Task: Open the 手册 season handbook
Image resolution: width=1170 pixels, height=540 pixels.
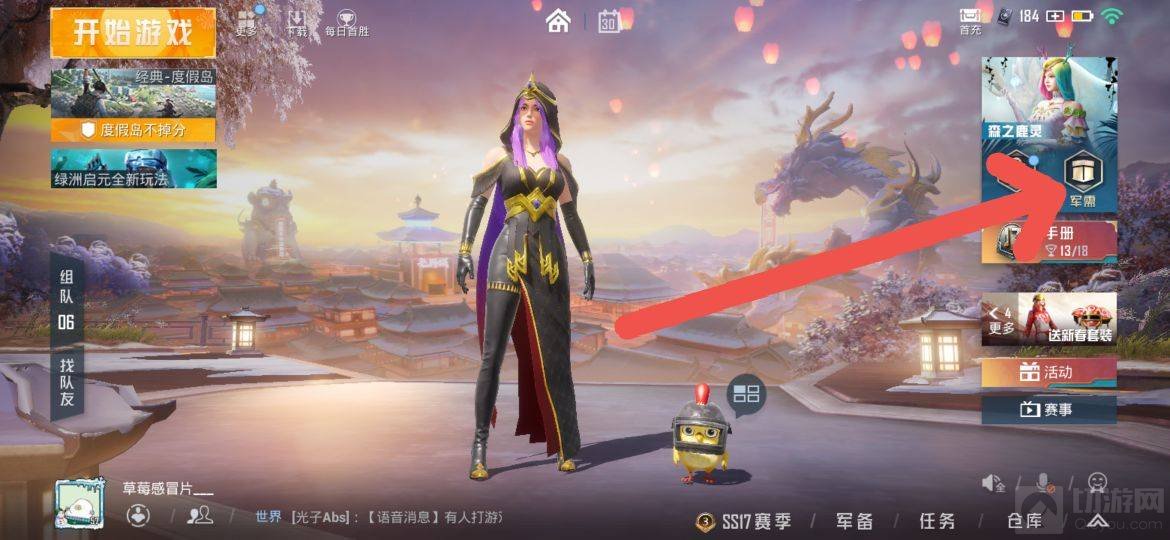Action: [1050, 241]
